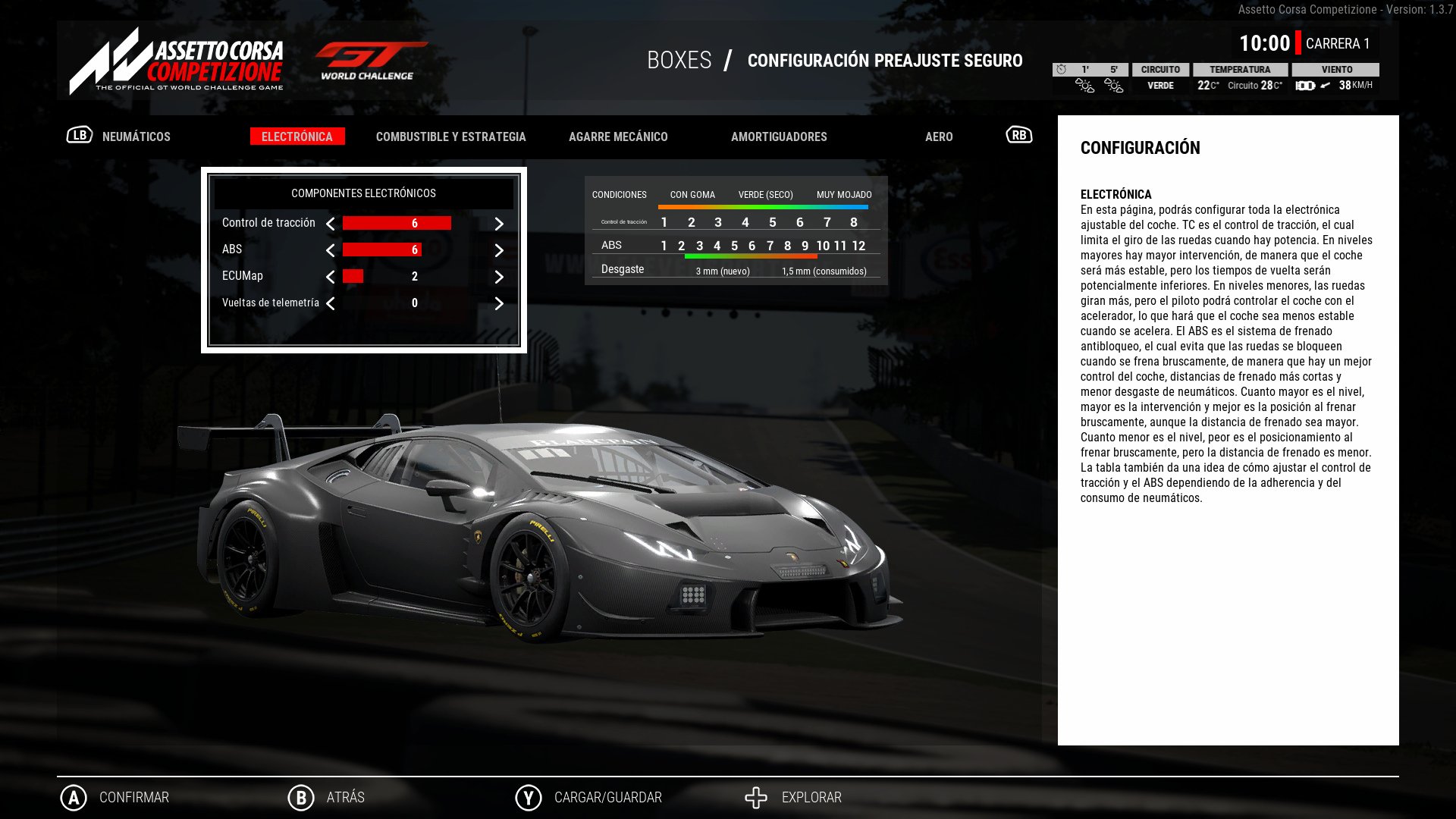Select level 4 on the Control de tracción scale

745,221
